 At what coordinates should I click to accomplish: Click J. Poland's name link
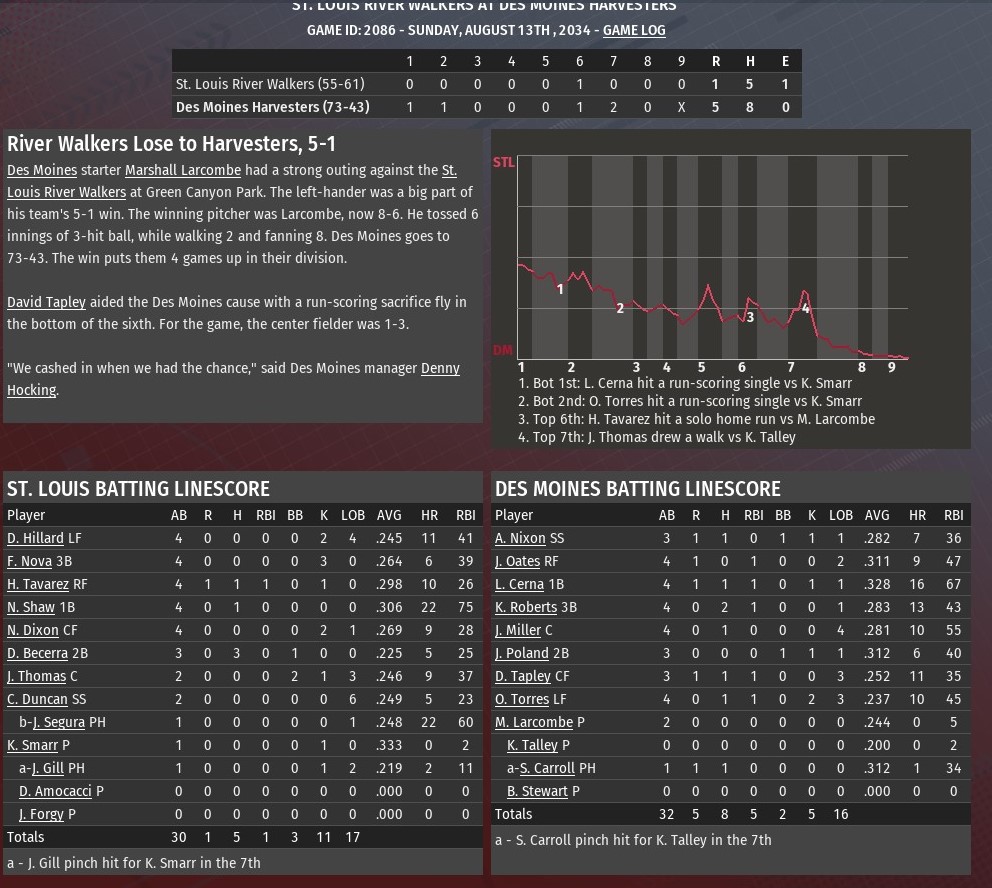[522, 653]
